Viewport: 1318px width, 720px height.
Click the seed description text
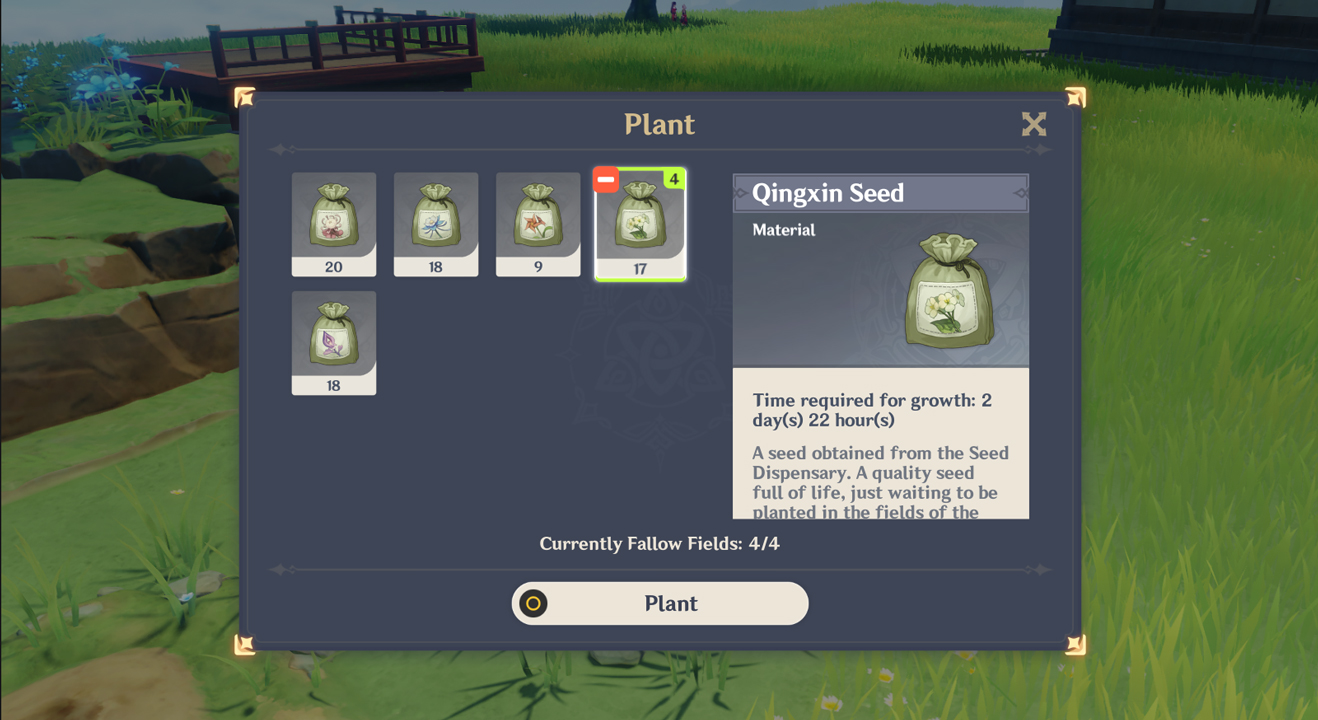pos(880,480)
